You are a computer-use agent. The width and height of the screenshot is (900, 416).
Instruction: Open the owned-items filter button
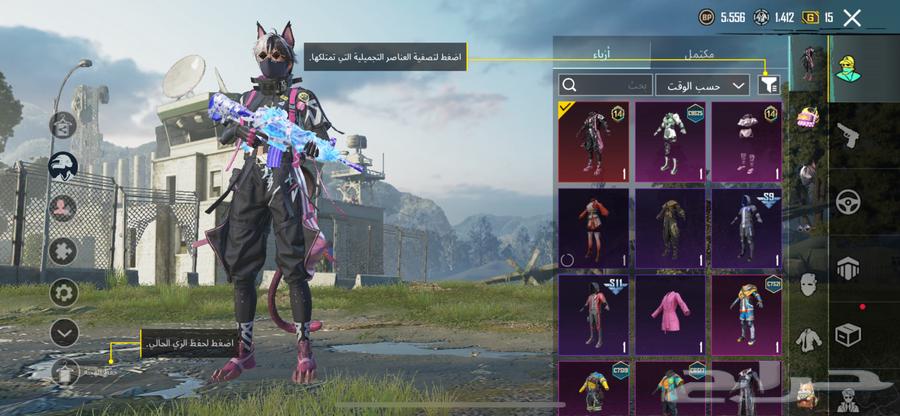[x=769, y=86]
